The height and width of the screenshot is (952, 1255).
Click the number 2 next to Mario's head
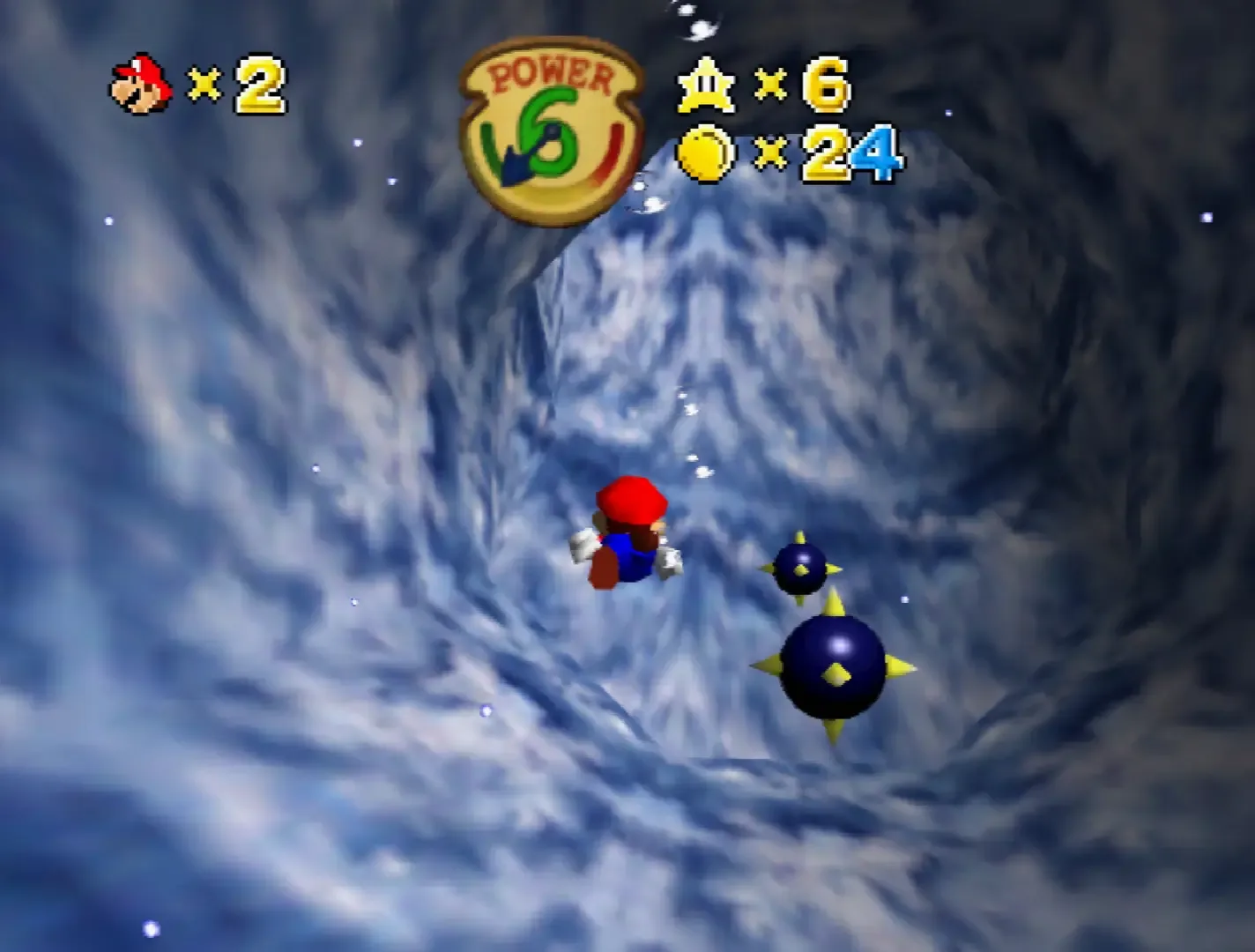[256, 84]
